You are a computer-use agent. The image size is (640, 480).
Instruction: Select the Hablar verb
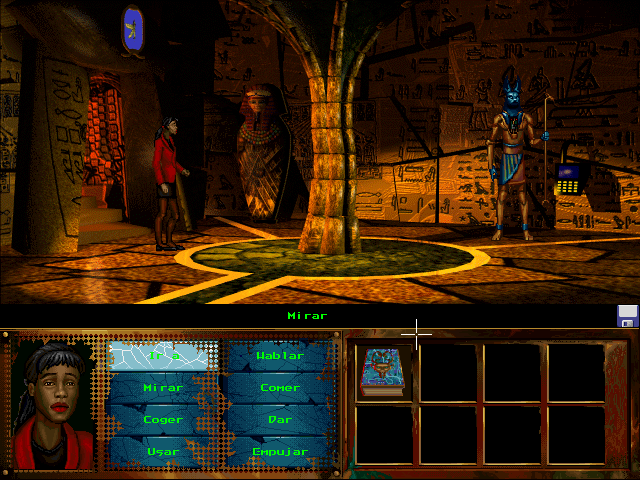click(x=279, y=356)
